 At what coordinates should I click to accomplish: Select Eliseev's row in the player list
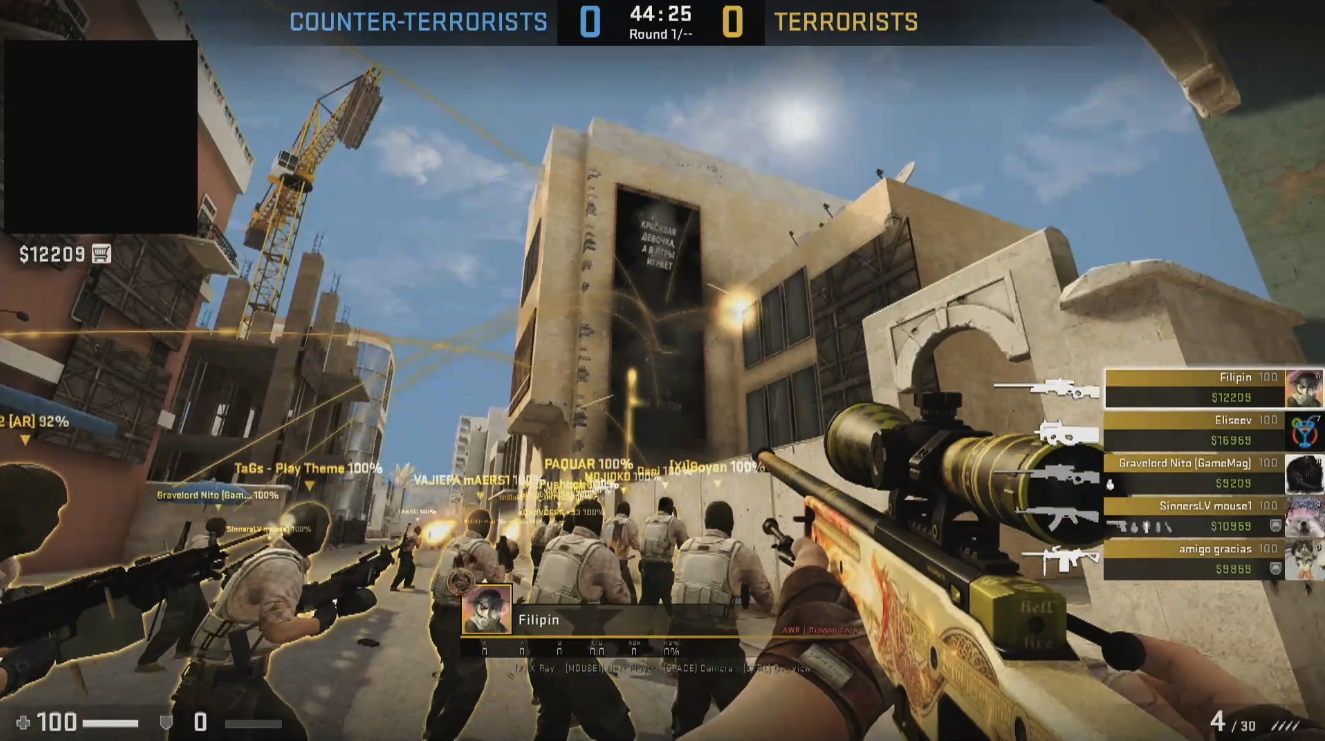[x=1194, y=431]
